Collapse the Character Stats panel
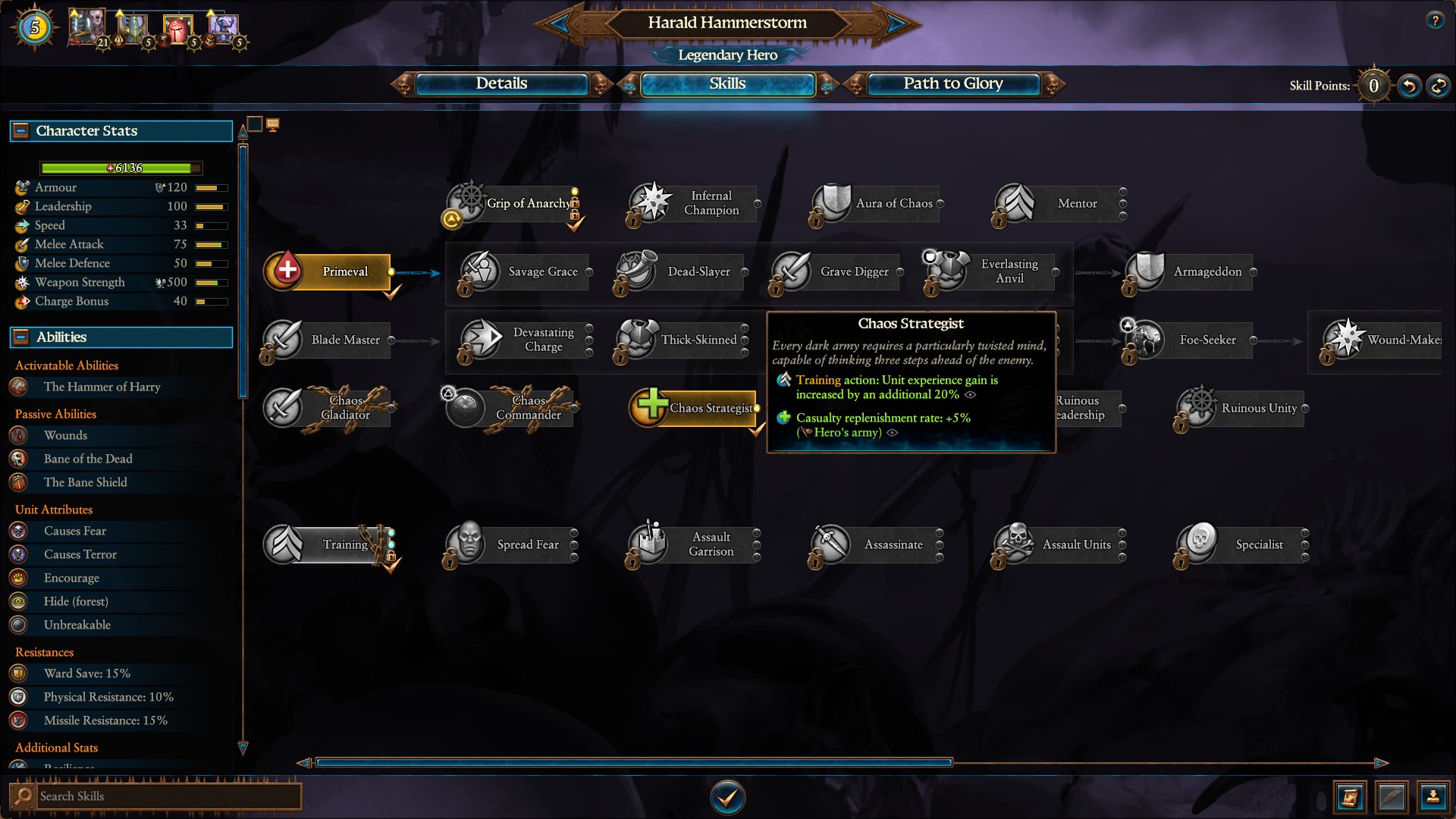Image resolution: width=1456 pixels, height=819 pixels. click(20, 130)
